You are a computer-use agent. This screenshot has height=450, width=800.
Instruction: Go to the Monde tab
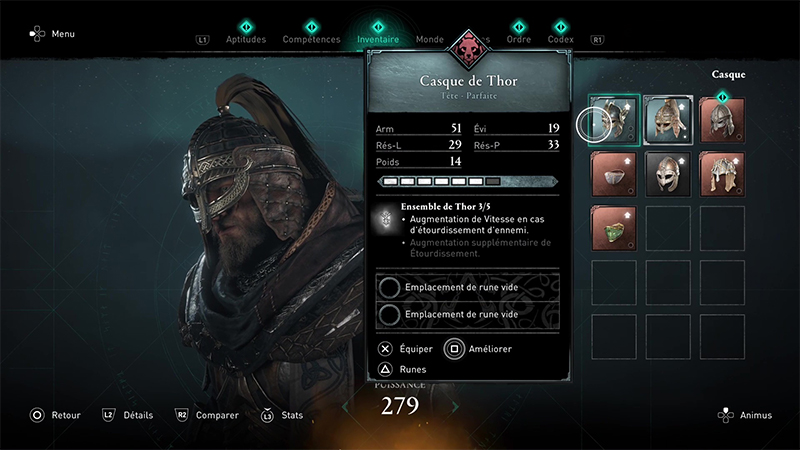(x=431, y=40)
